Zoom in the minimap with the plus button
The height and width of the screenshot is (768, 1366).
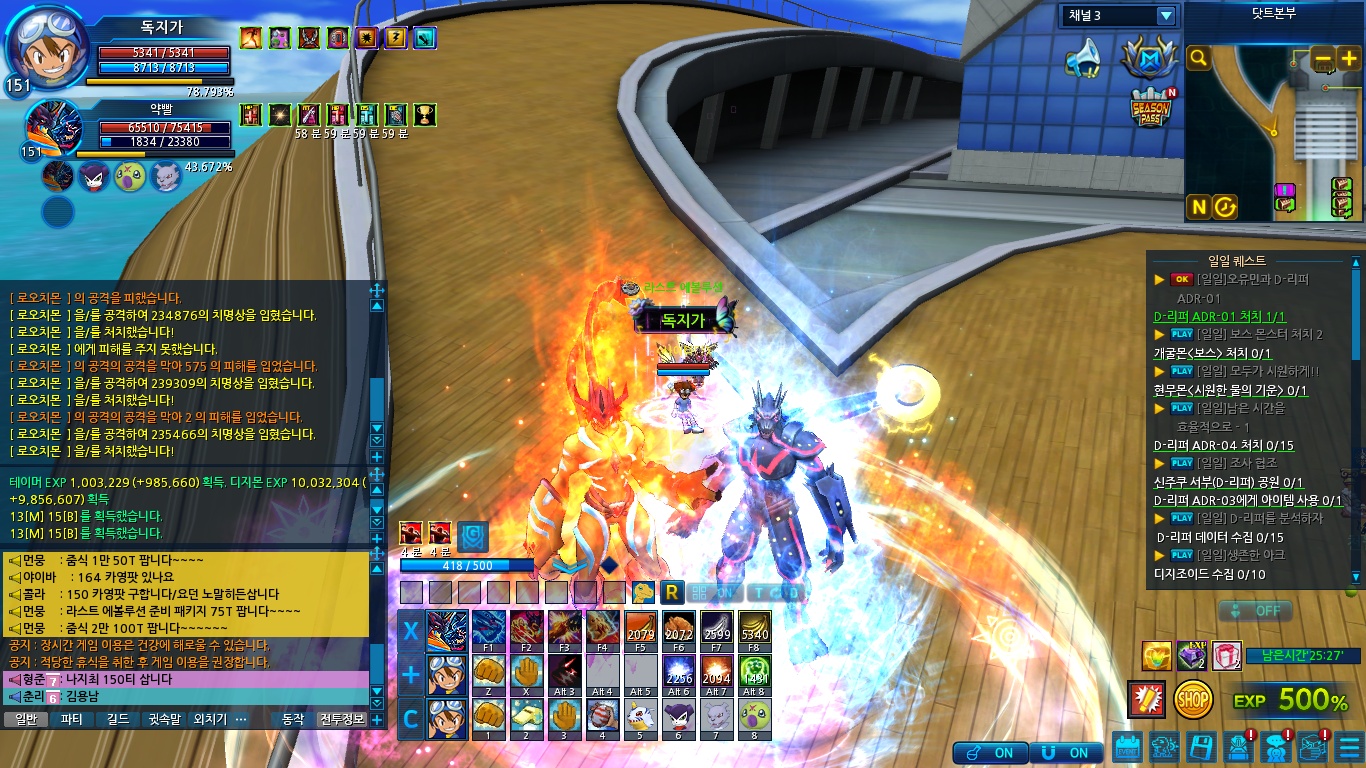click(x=1349, y=59)
